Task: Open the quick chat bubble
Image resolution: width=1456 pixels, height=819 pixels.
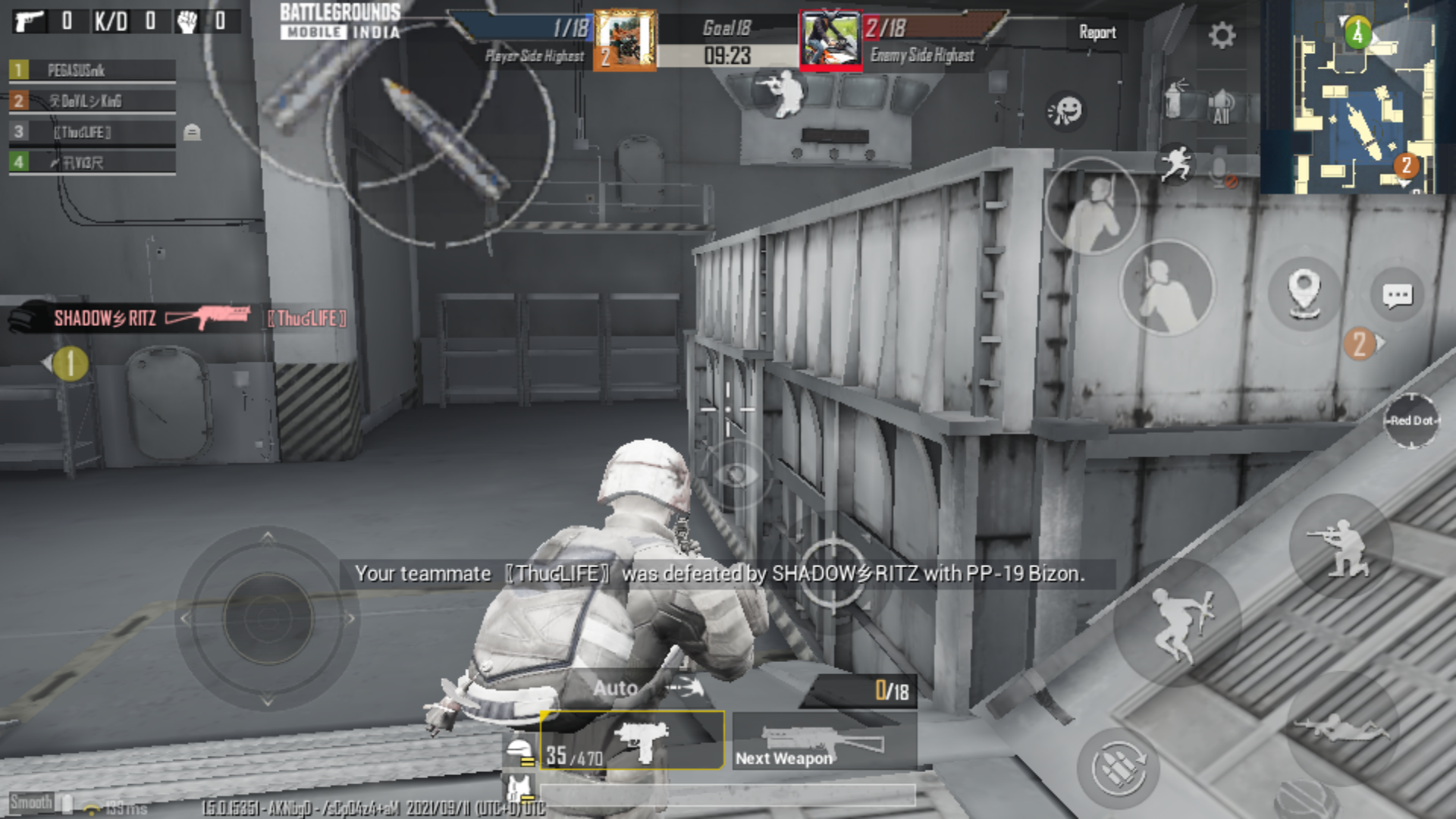Action: [x=1397, y=295]
